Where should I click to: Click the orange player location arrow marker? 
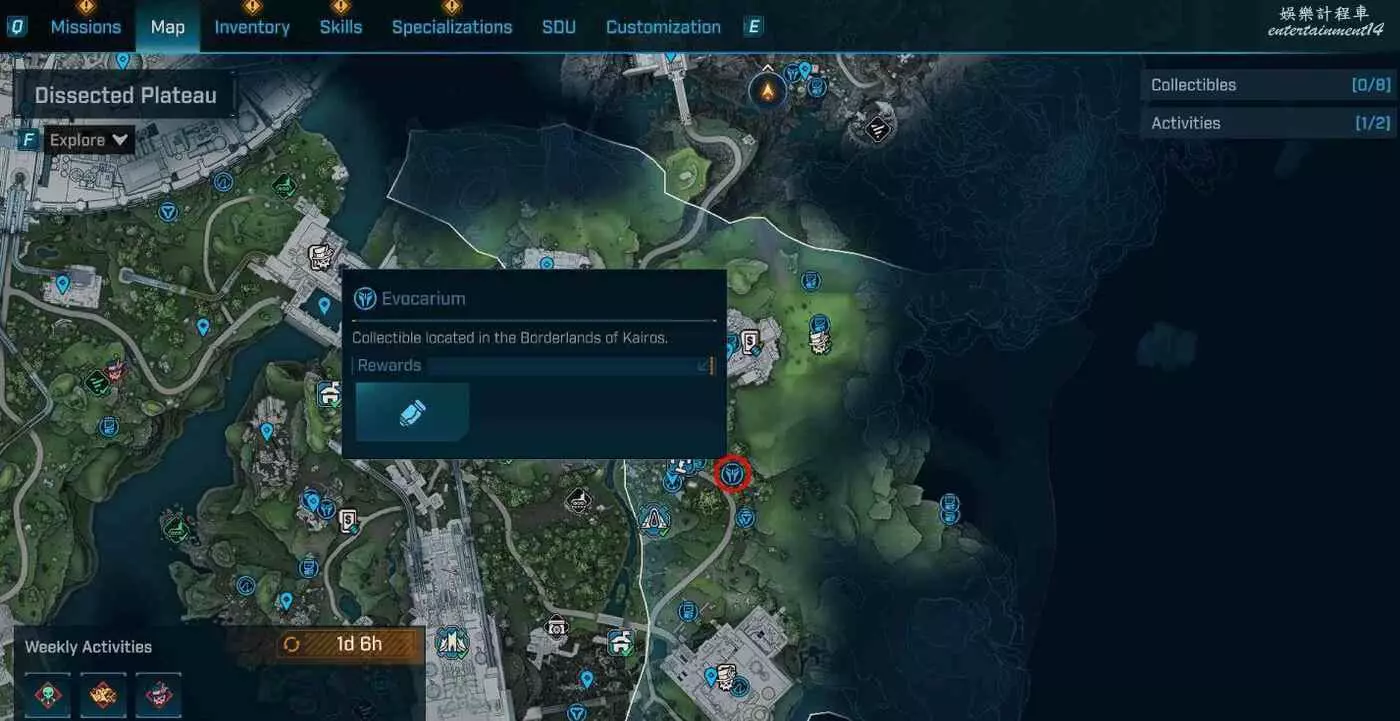tap(768, 92)
